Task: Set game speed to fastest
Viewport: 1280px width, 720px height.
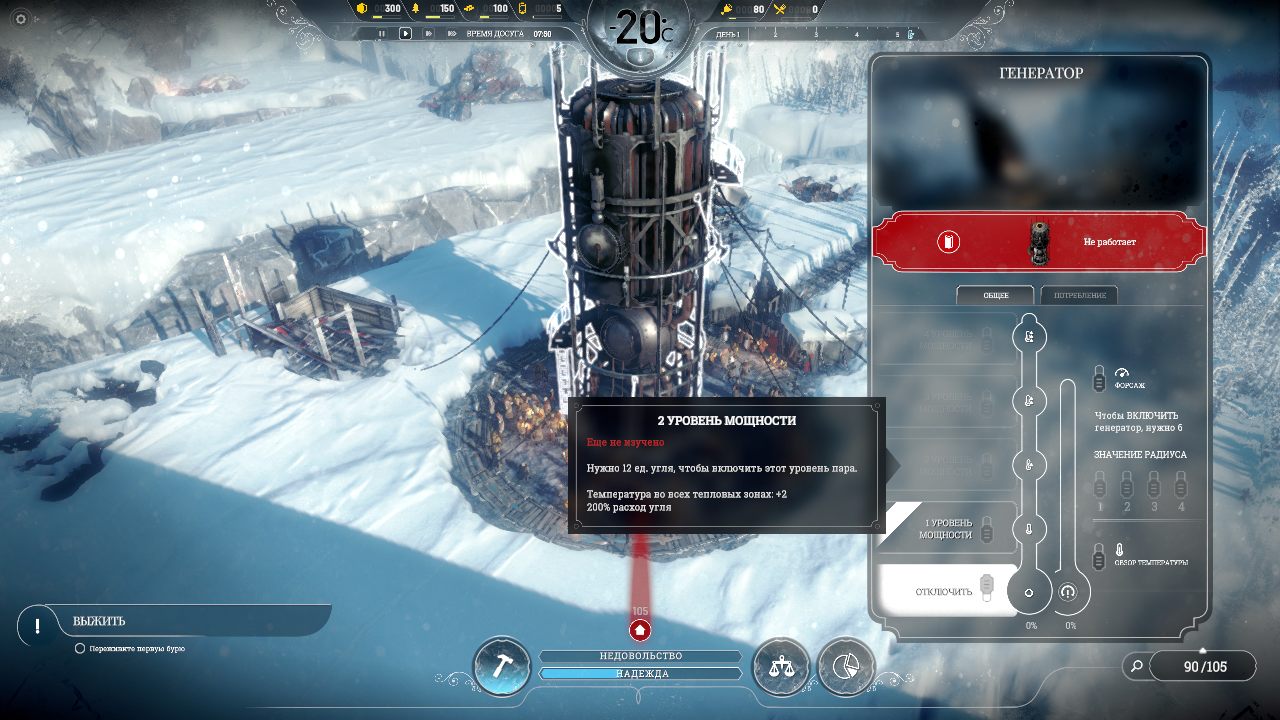Action: [x=452, y=33]
